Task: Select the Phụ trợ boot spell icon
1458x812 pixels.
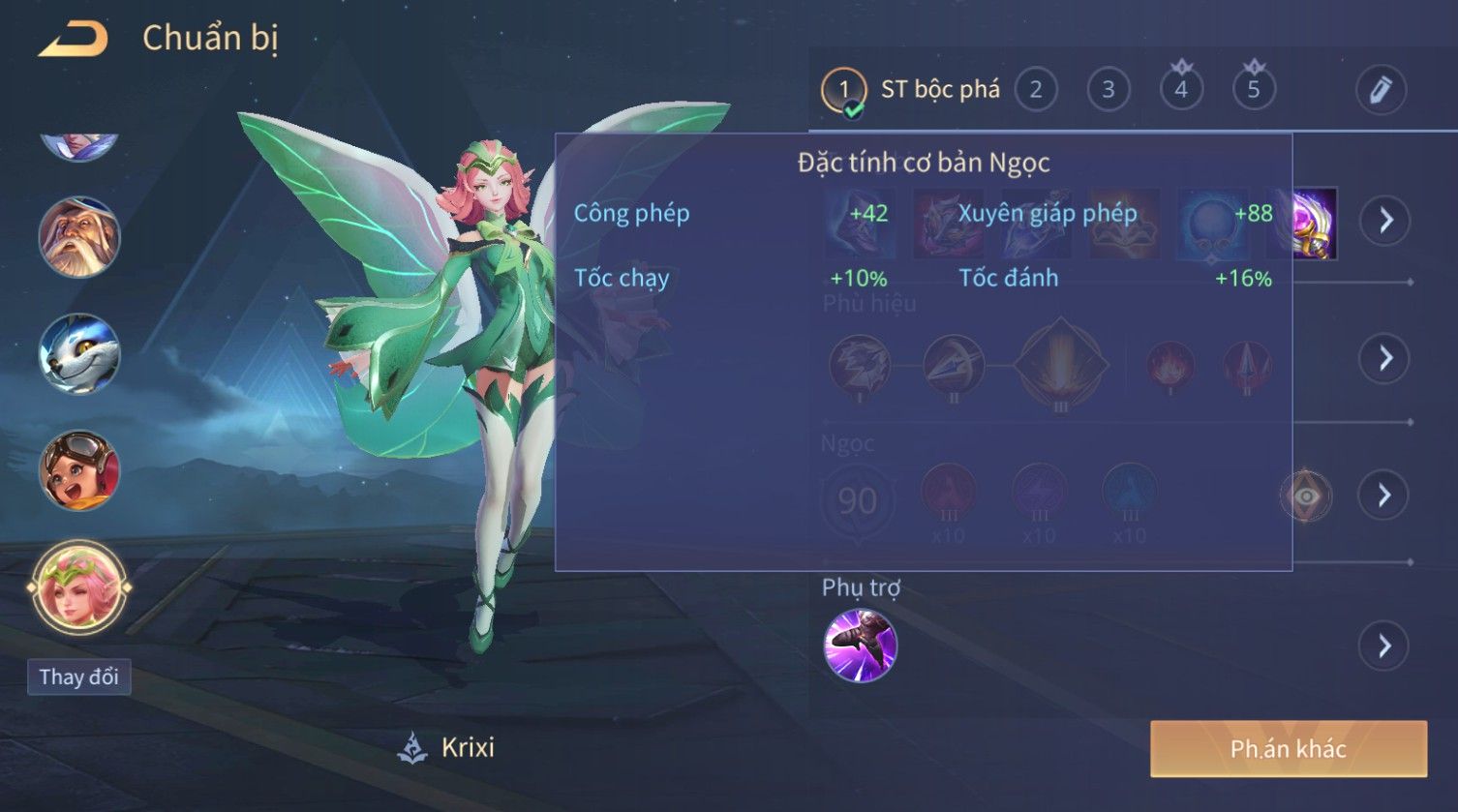Action: (860, 646)
